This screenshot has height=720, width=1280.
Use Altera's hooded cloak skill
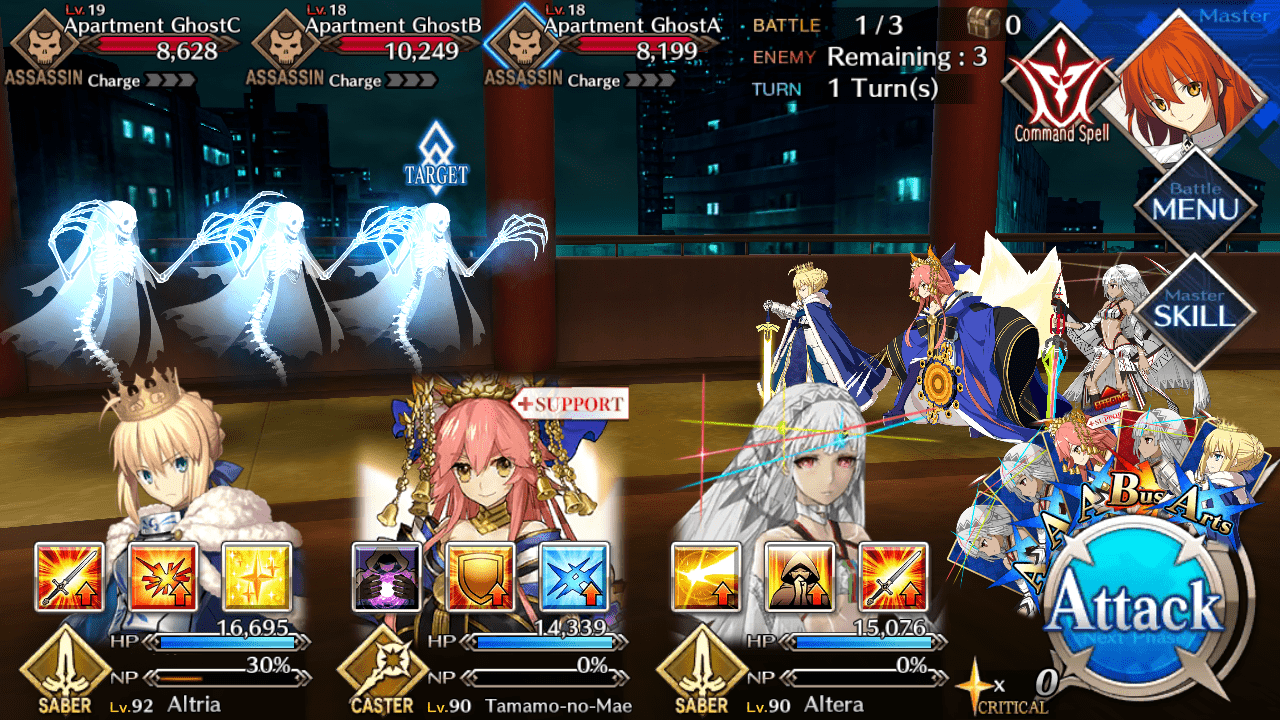coord(799,577)
